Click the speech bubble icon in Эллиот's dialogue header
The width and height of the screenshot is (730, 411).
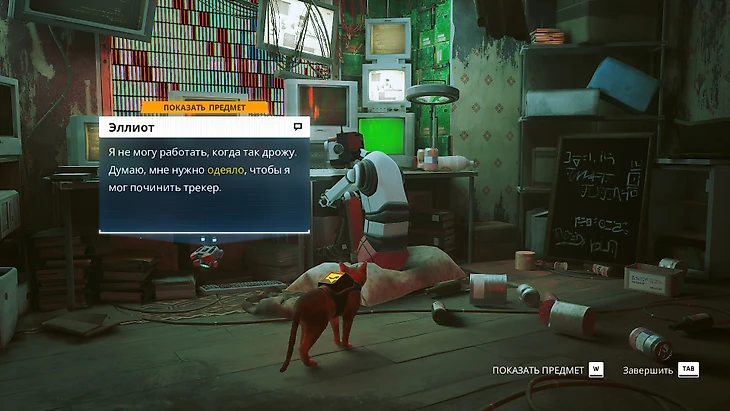298,127
